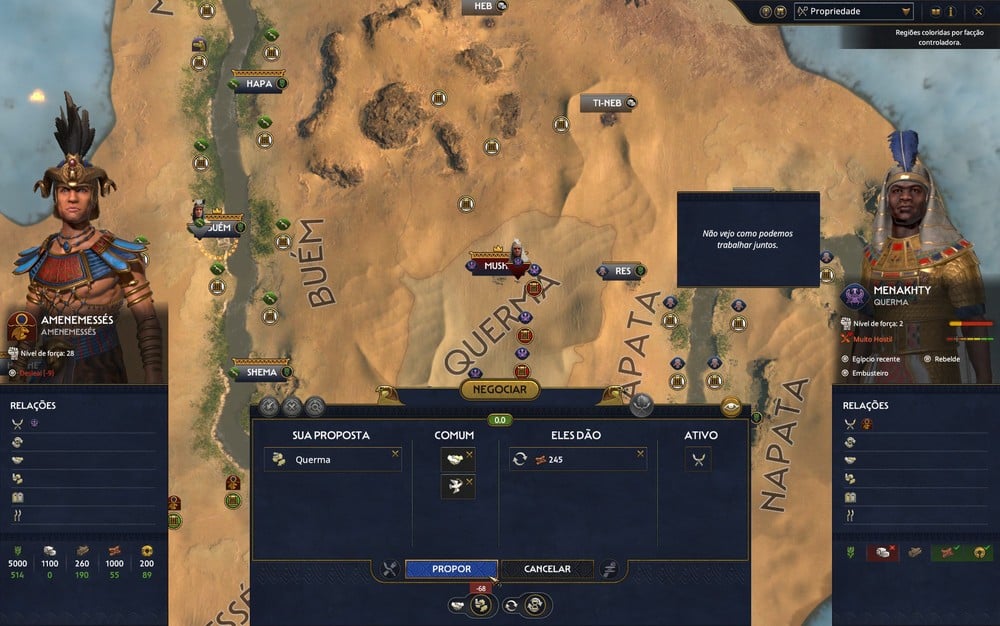The width and height of the screenshot is (1000, 626).
Task: Close the diplomacy screen with the top-right X
Action: tap(979, 11)
